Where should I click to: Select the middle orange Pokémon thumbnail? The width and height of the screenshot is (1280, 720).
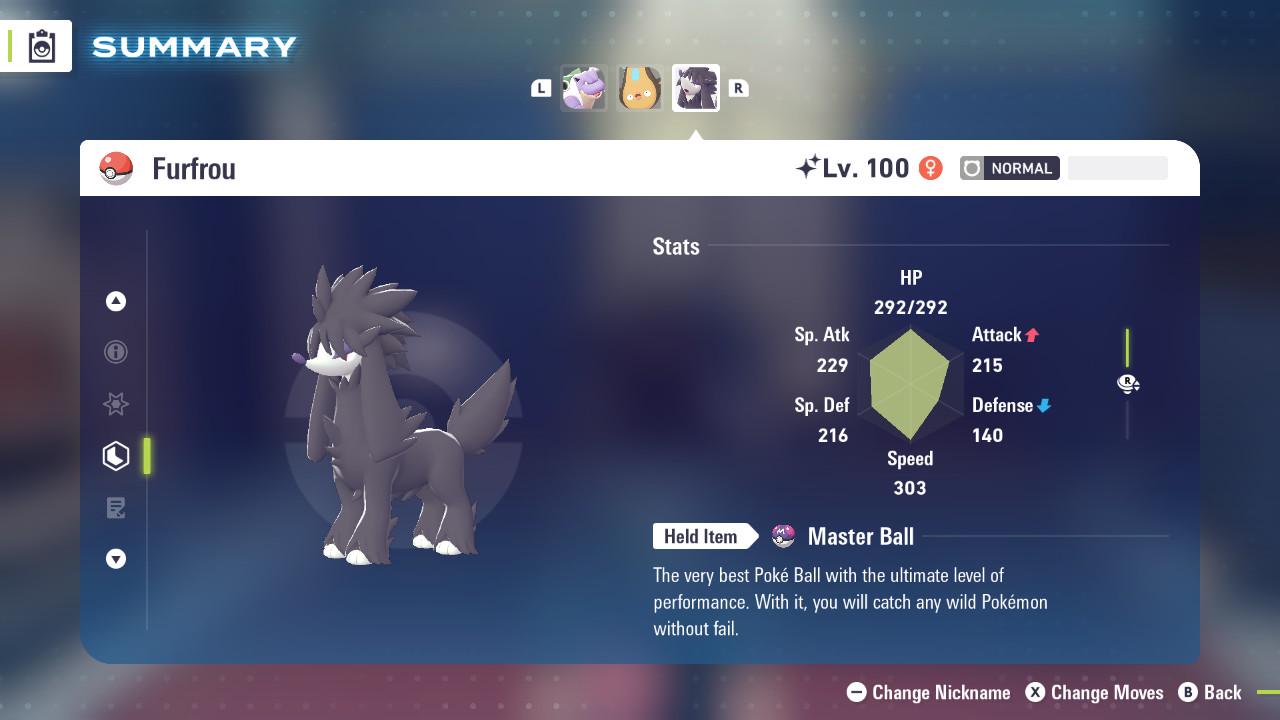tap(640, 88)
